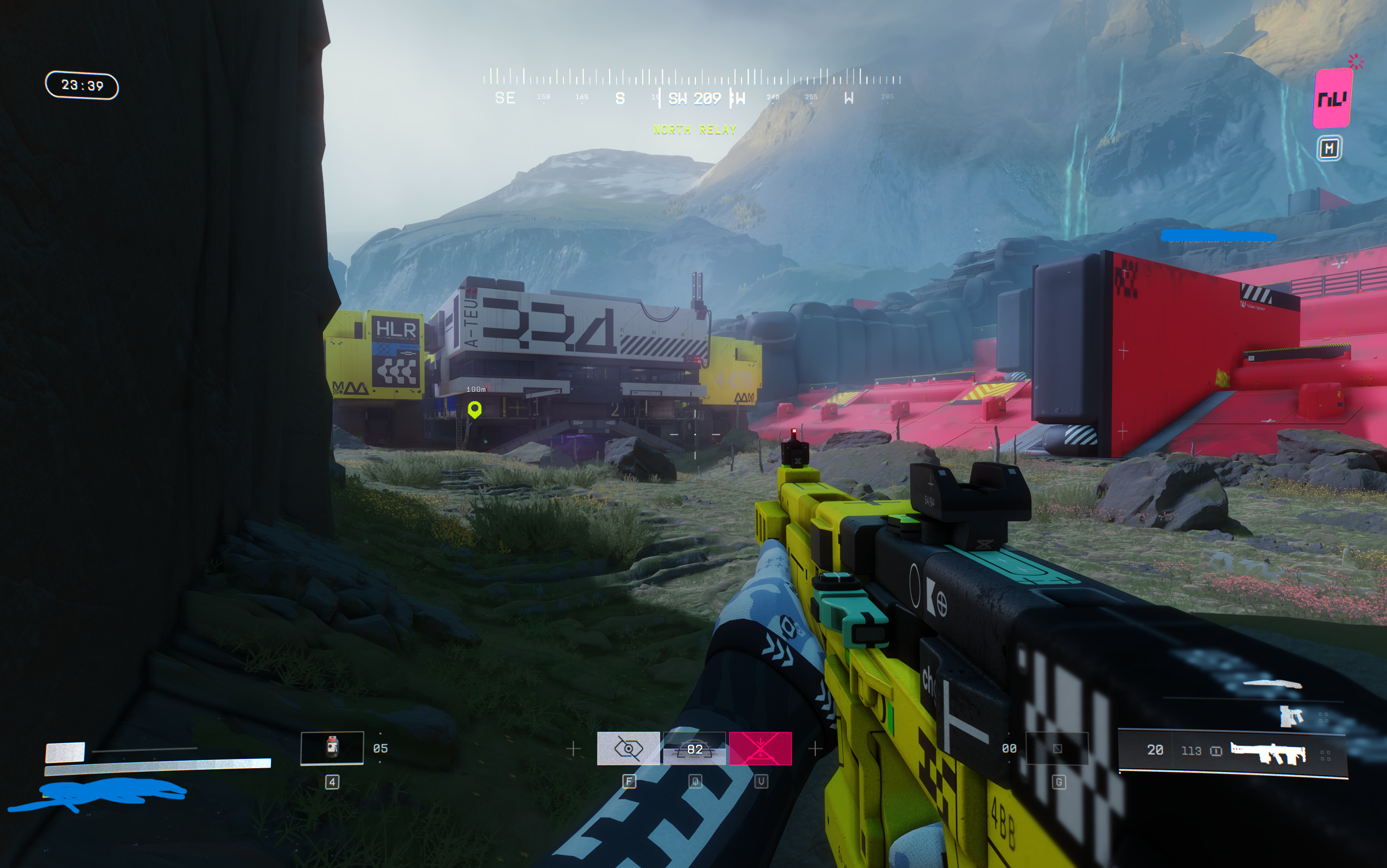Select the knife melee weapon icon
The image size is (1387, 868).
coord(1272,683)
